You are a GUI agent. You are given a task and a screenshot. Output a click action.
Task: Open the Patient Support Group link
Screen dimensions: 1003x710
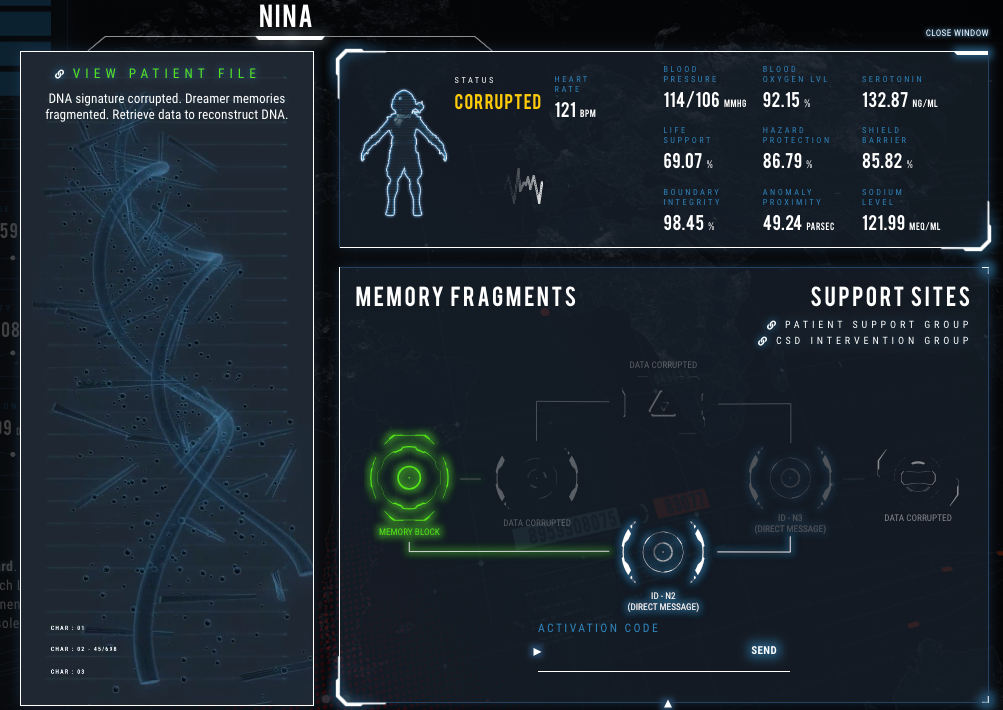(x=876, y=325)
